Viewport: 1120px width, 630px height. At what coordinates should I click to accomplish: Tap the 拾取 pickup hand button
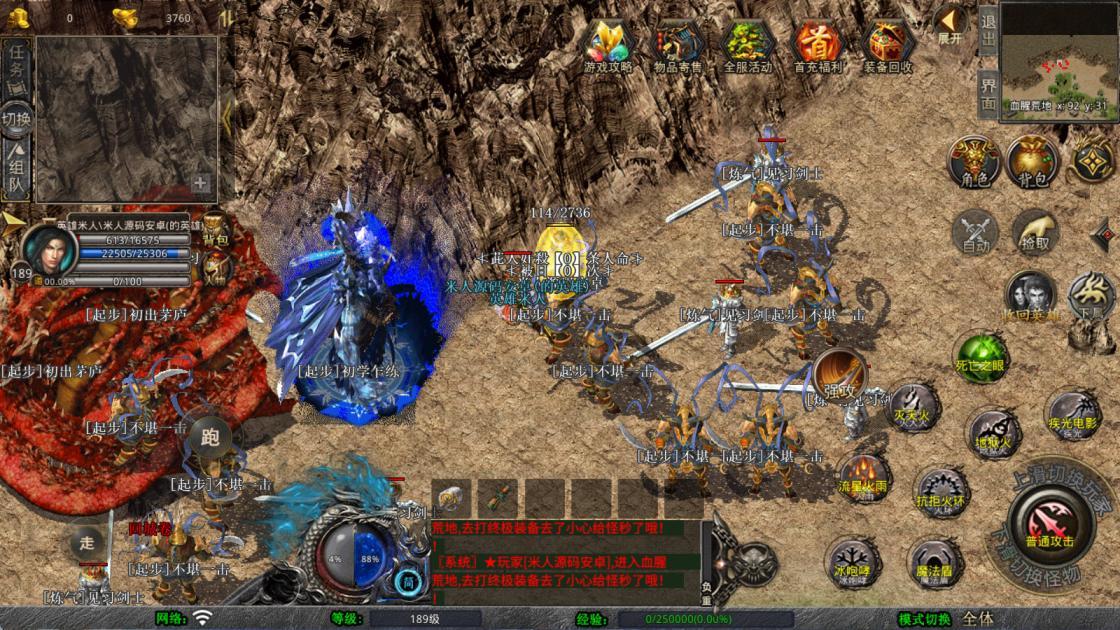click(x=1034, y=232)
